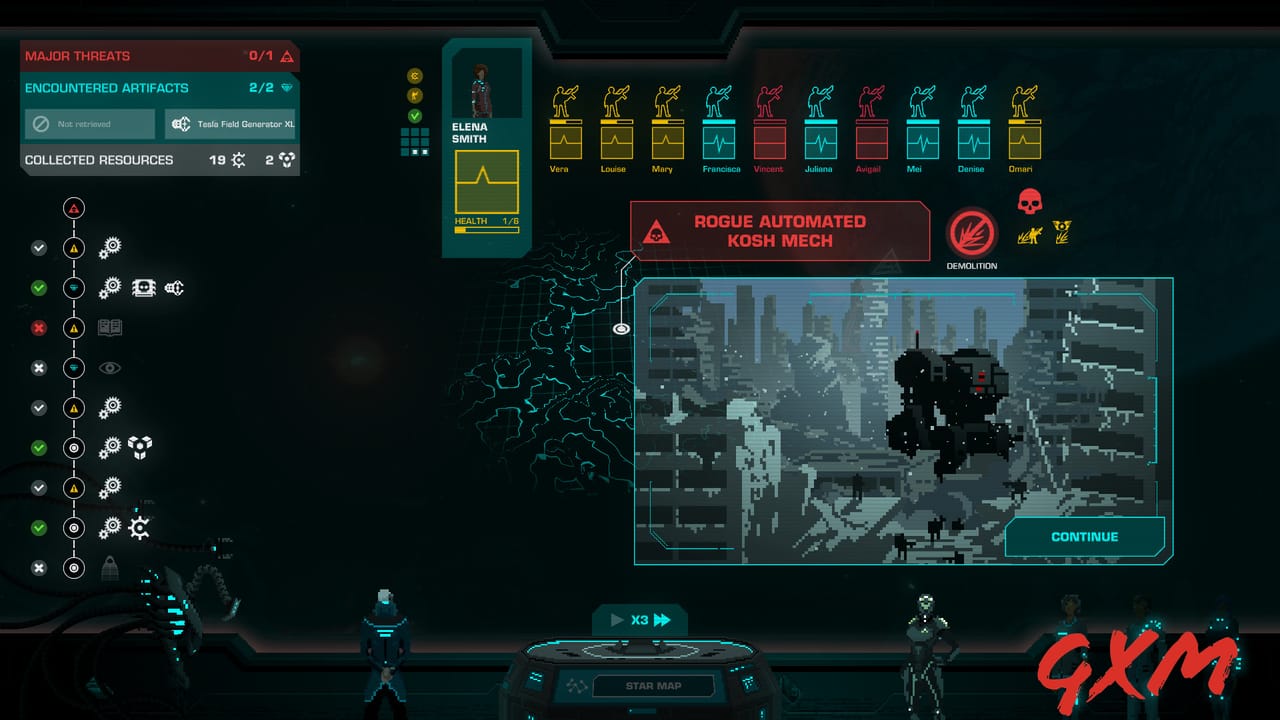Viewport: 1280px width, 720px height.
Task: Continue past the Kosh Mech encounter
Action: pos(1084,537)
